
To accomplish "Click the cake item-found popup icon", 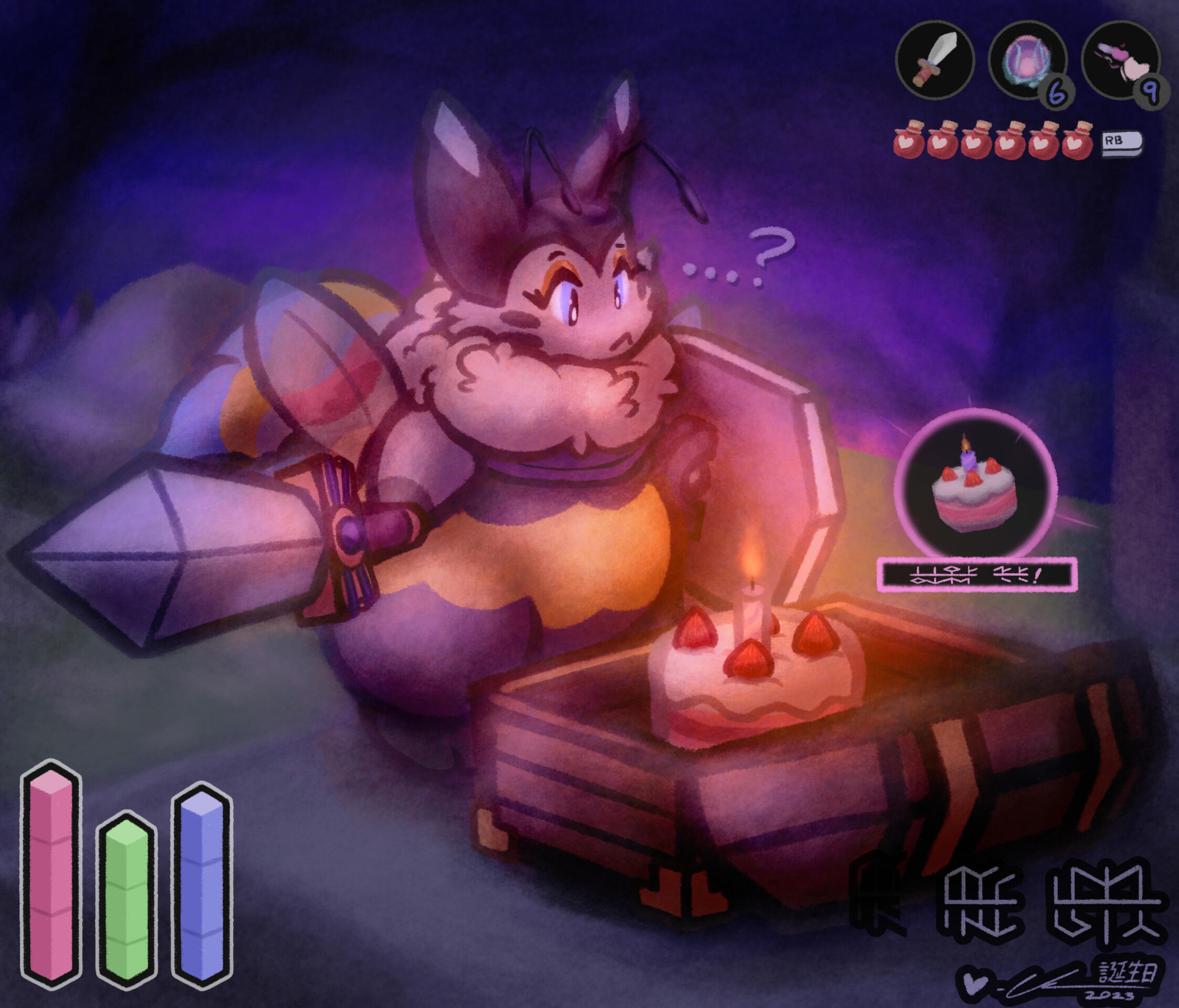I will pos(975,484).
